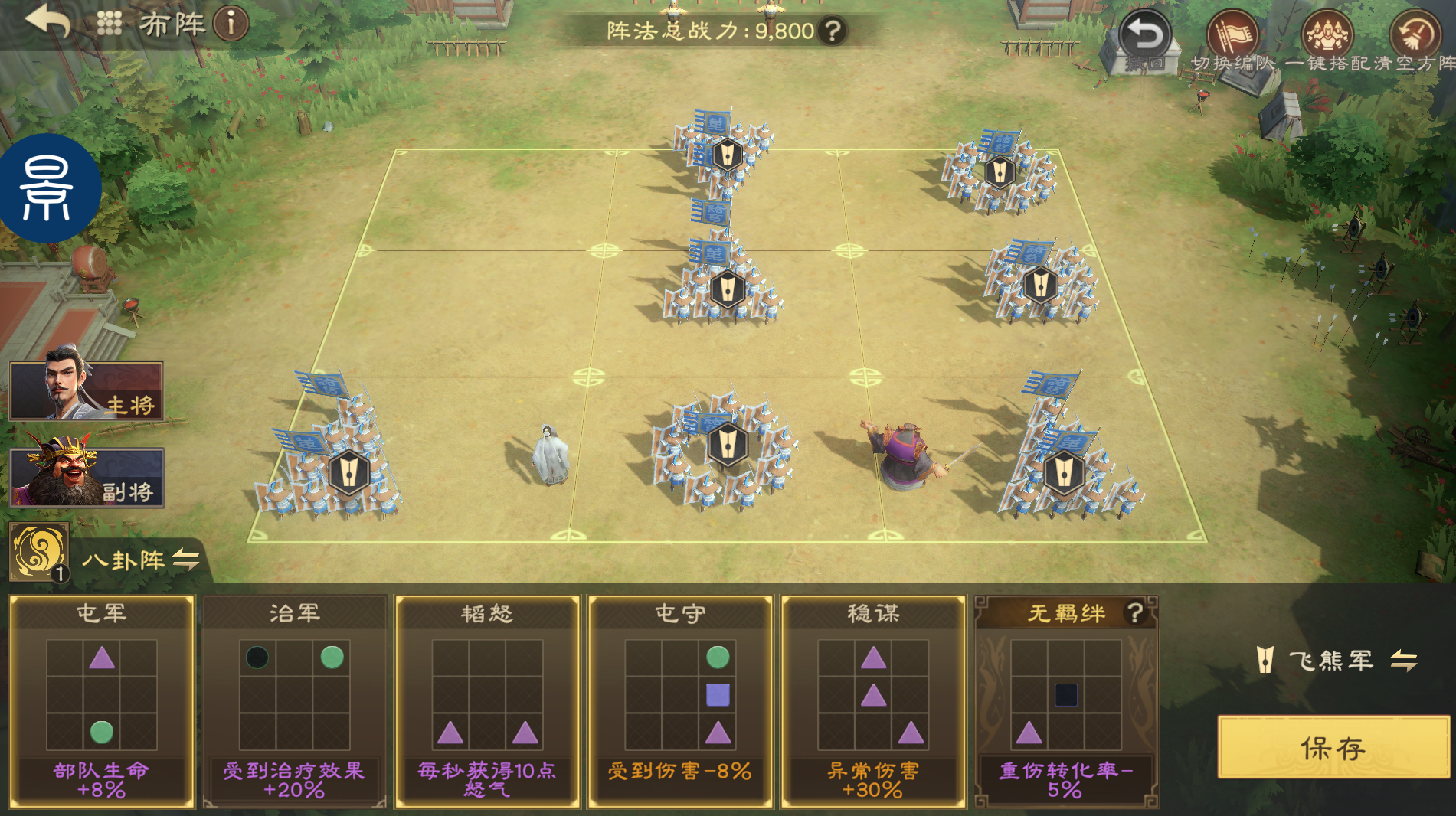Open the grid menu icon beside 布阵

click(110, 24)
